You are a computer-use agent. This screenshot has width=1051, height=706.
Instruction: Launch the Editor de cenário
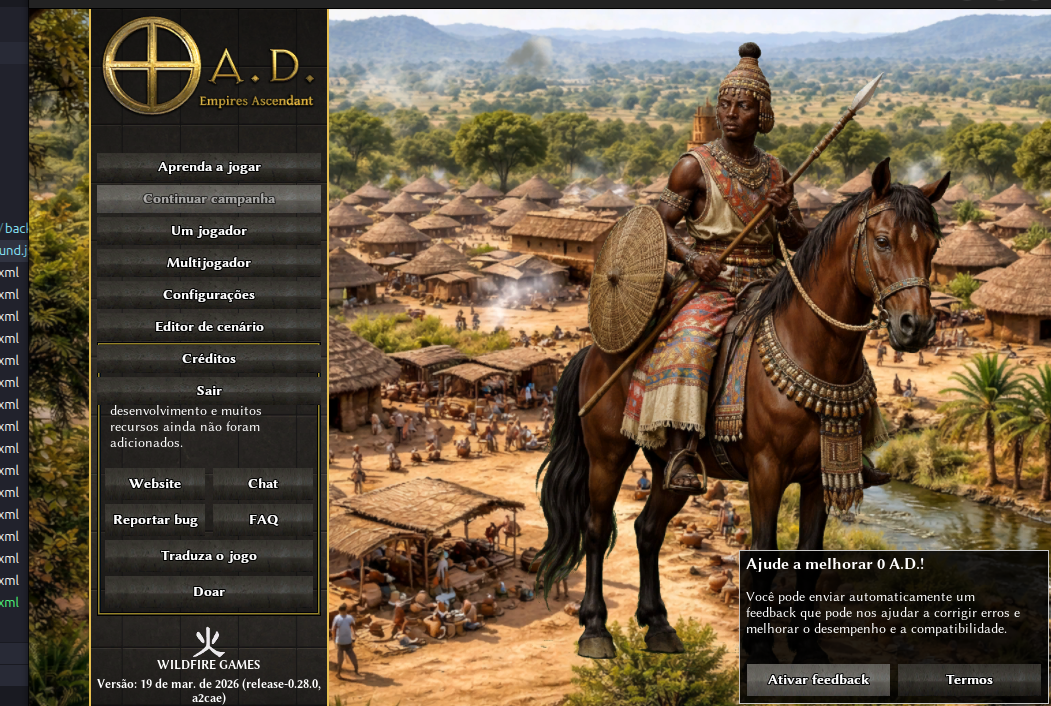tap(209, 327)
